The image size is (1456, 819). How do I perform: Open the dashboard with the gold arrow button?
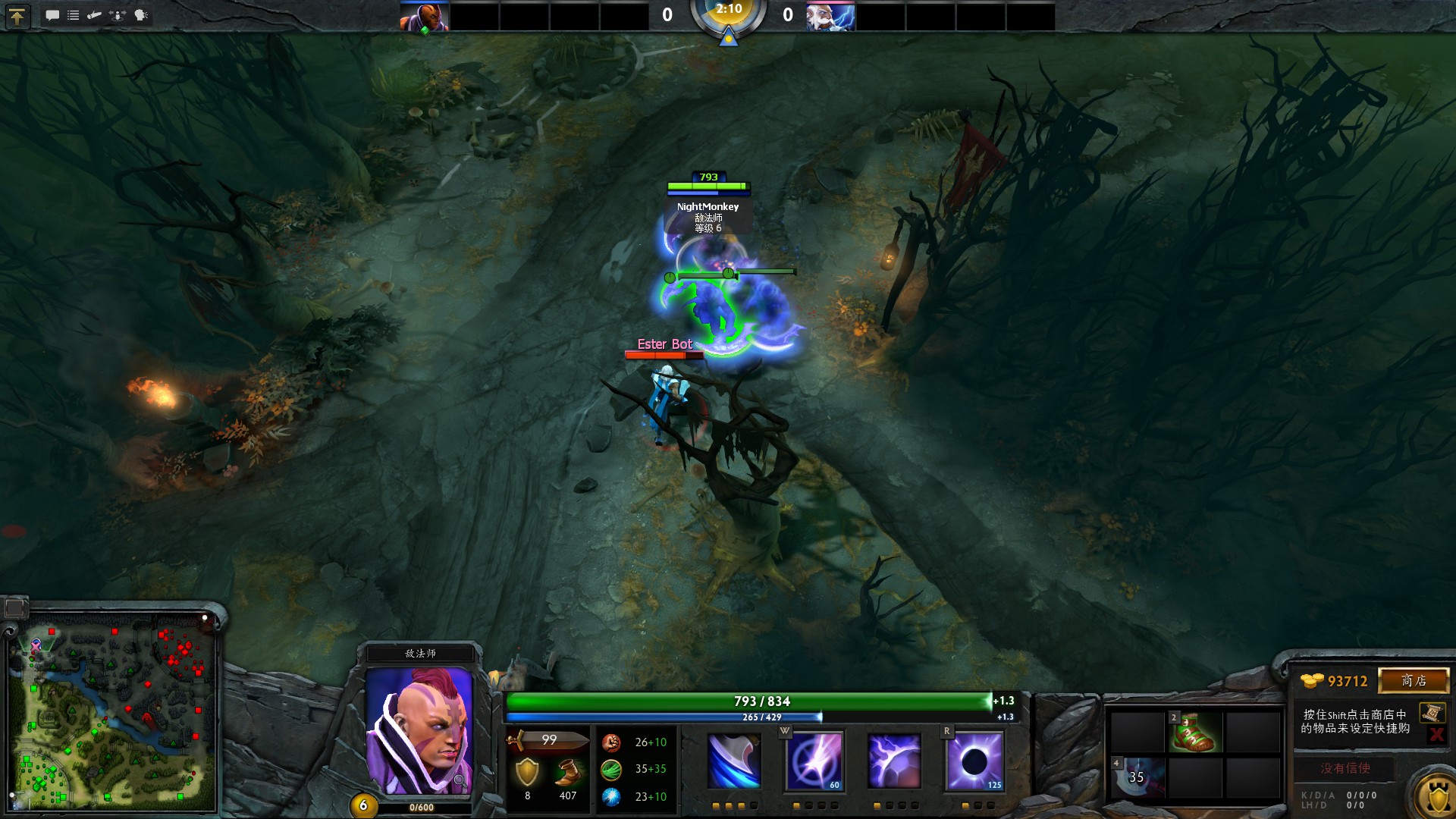(17, 16)
